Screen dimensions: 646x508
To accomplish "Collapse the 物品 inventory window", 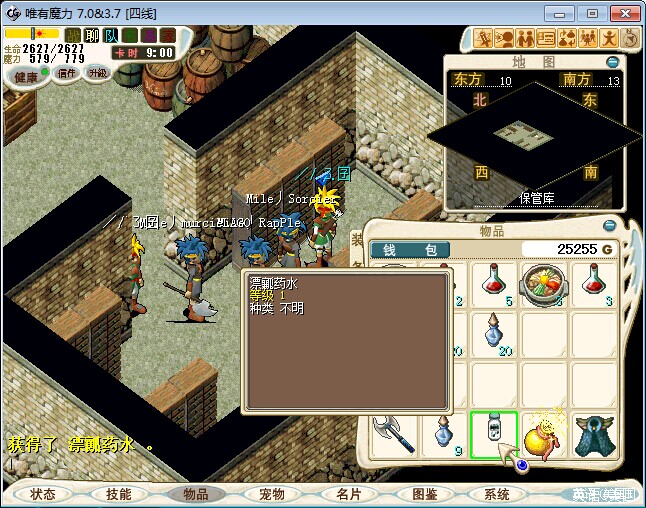I will pyautogui.click(x=611, y=226).
